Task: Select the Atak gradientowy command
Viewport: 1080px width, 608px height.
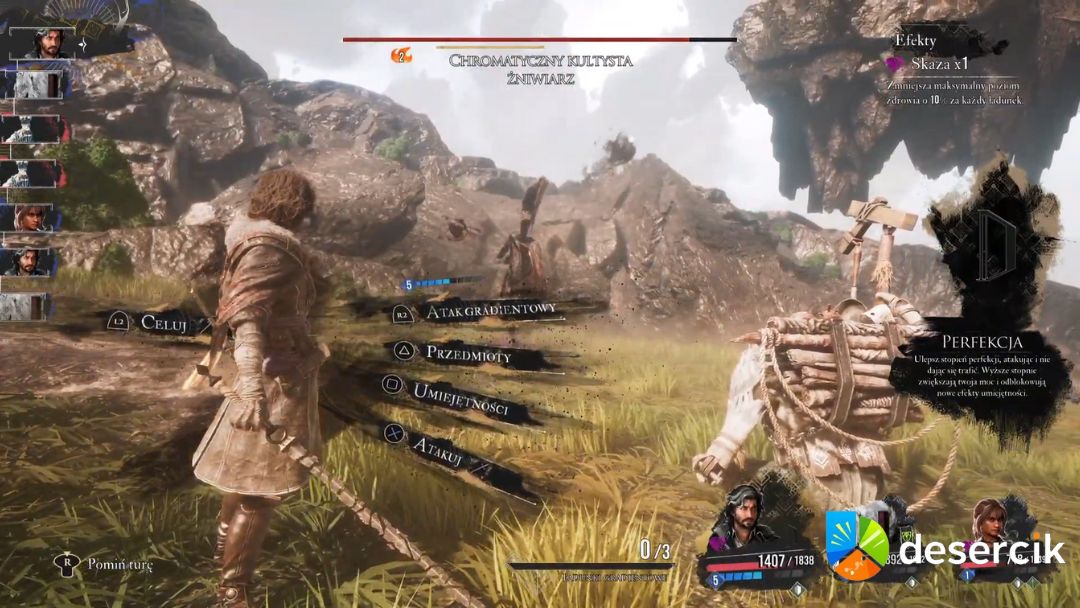Action: [490, 312]
